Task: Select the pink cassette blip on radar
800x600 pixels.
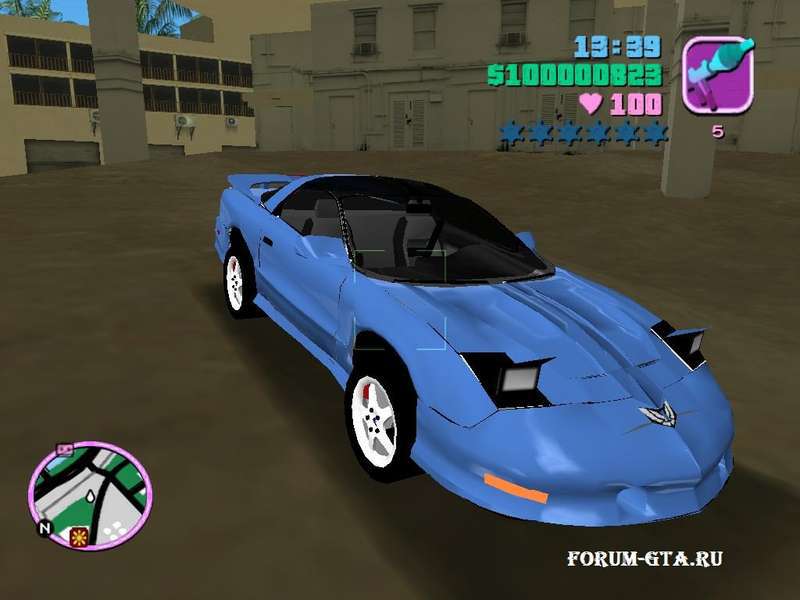Action: [x=66, y=451]
